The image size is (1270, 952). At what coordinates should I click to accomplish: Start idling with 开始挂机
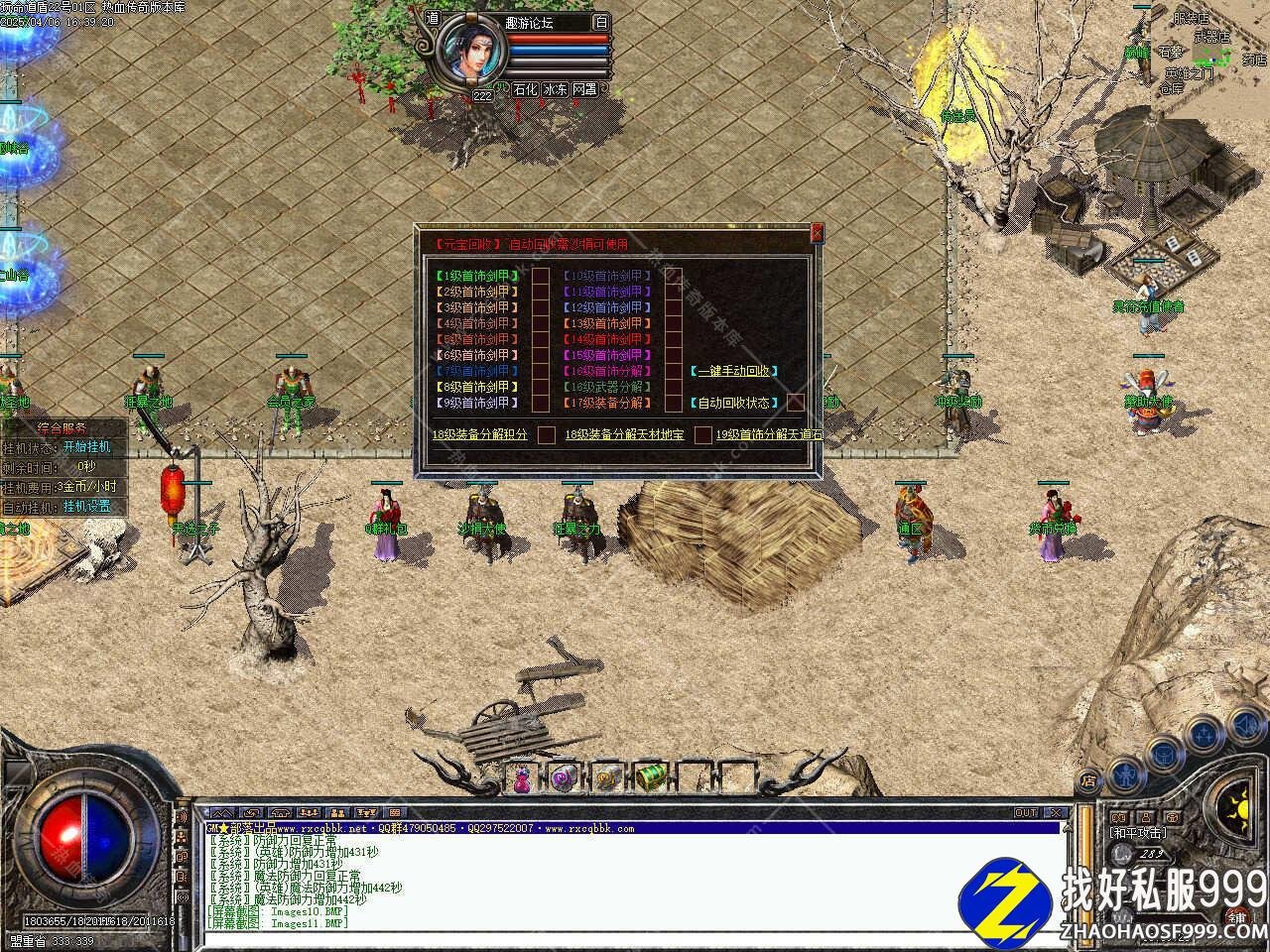(x=87, y=447)
